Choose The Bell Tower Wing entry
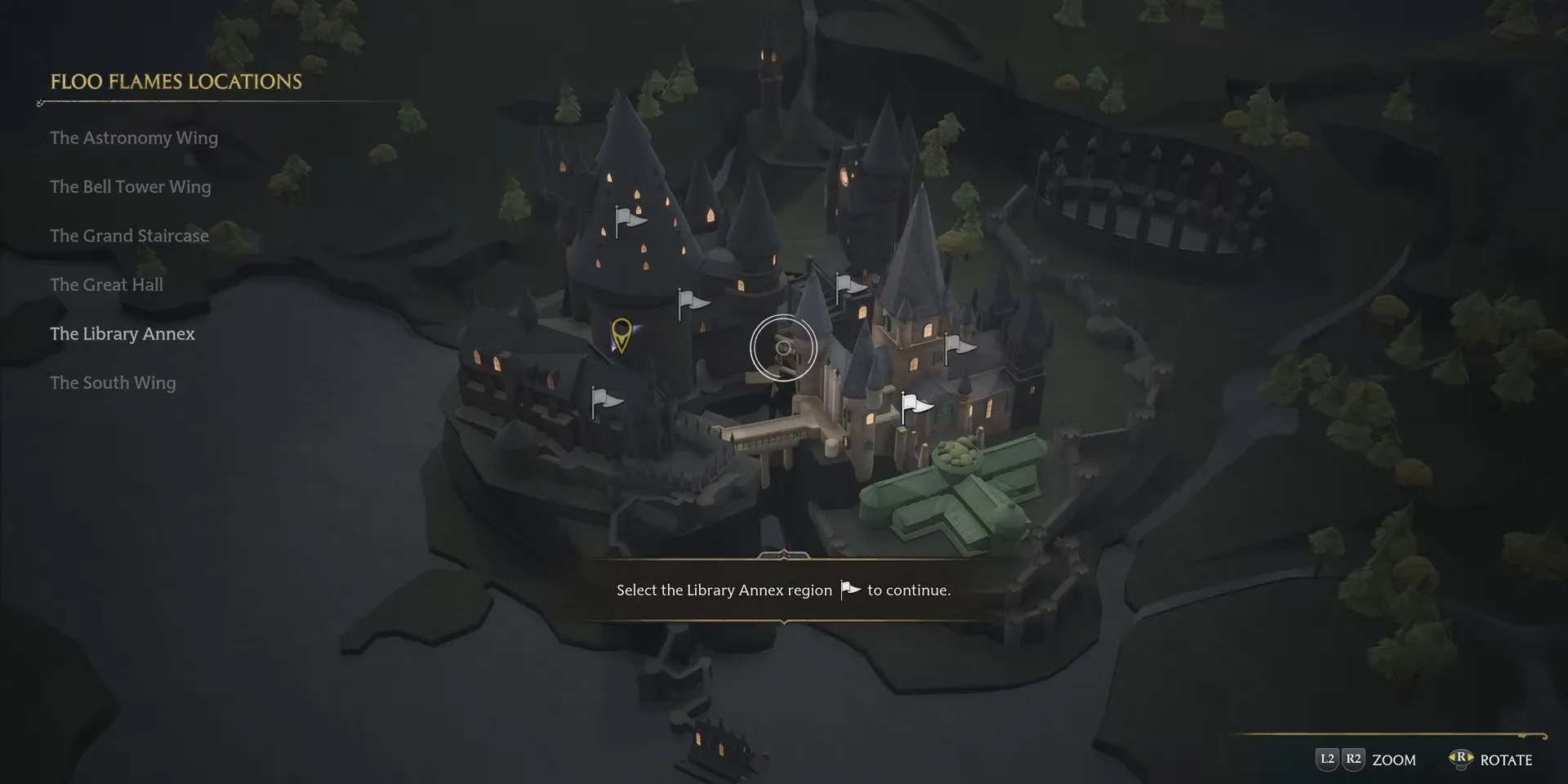1568x784 pixels. pyautogui.click(x=131, y=187)
